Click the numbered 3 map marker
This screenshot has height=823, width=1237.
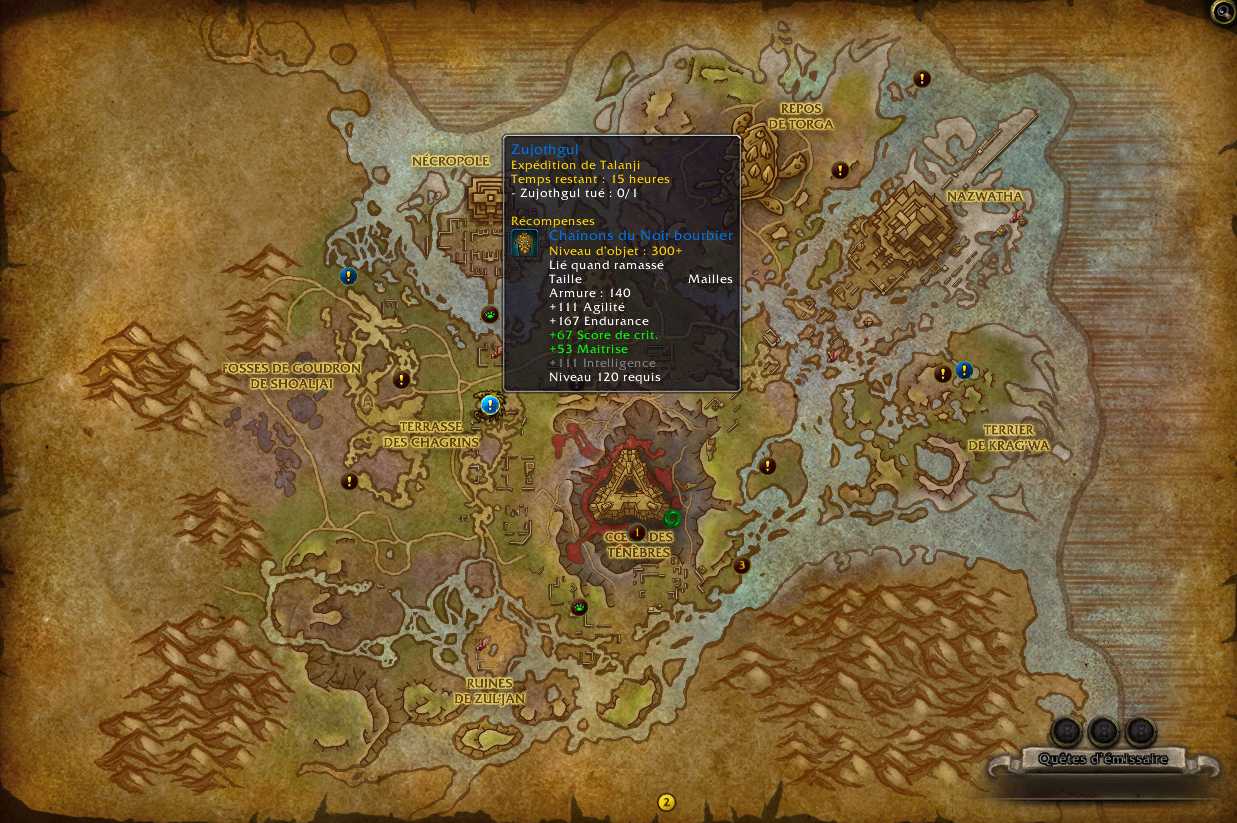[741, 565]
